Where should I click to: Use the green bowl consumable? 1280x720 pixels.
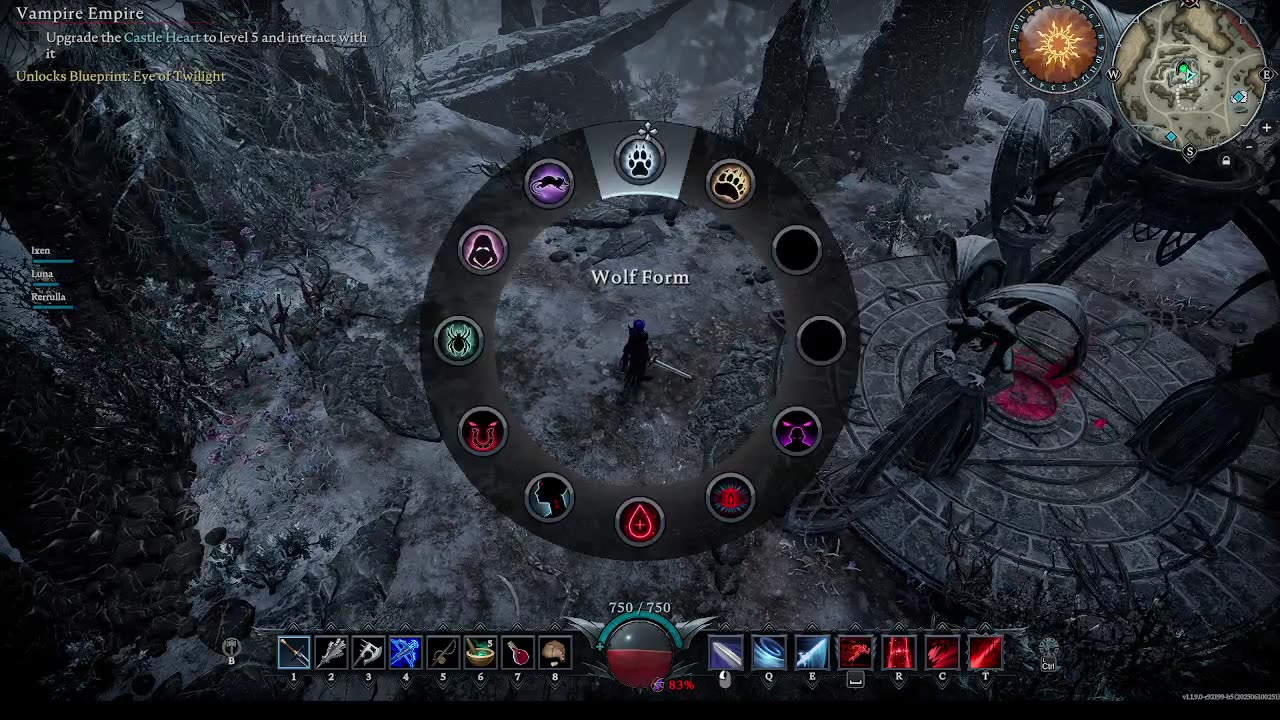480,653
